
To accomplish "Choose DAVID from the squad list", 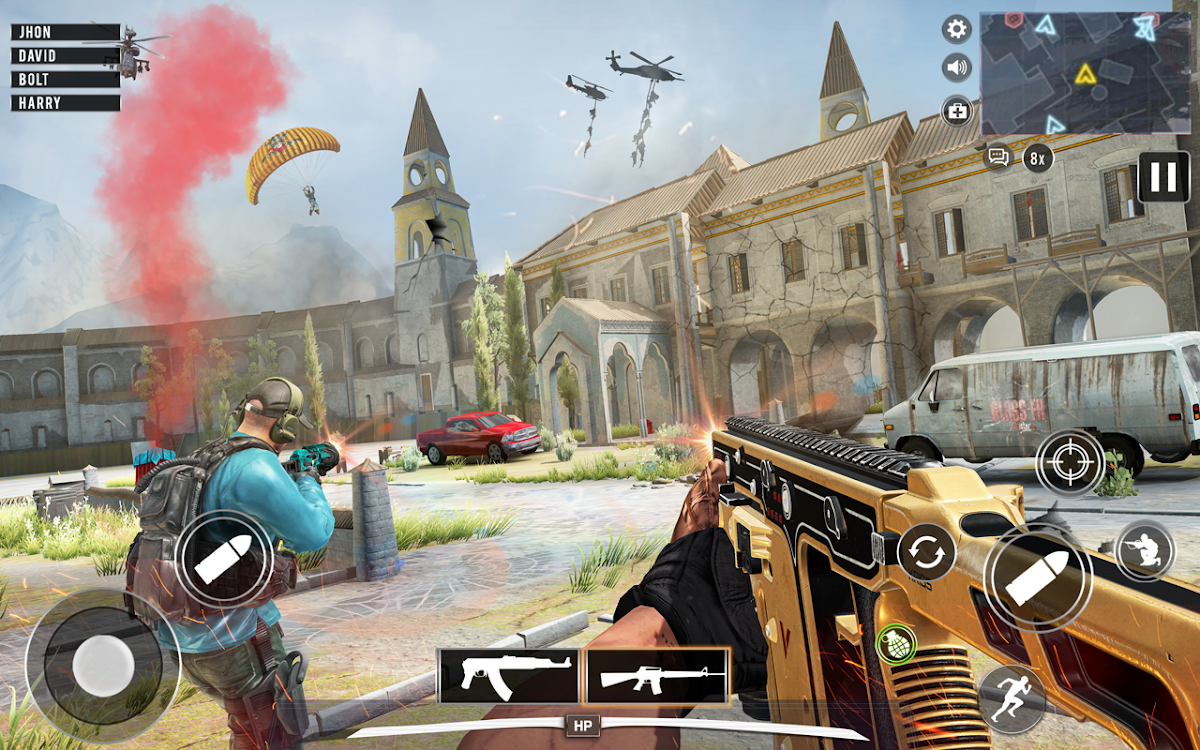I will point(66,56).
